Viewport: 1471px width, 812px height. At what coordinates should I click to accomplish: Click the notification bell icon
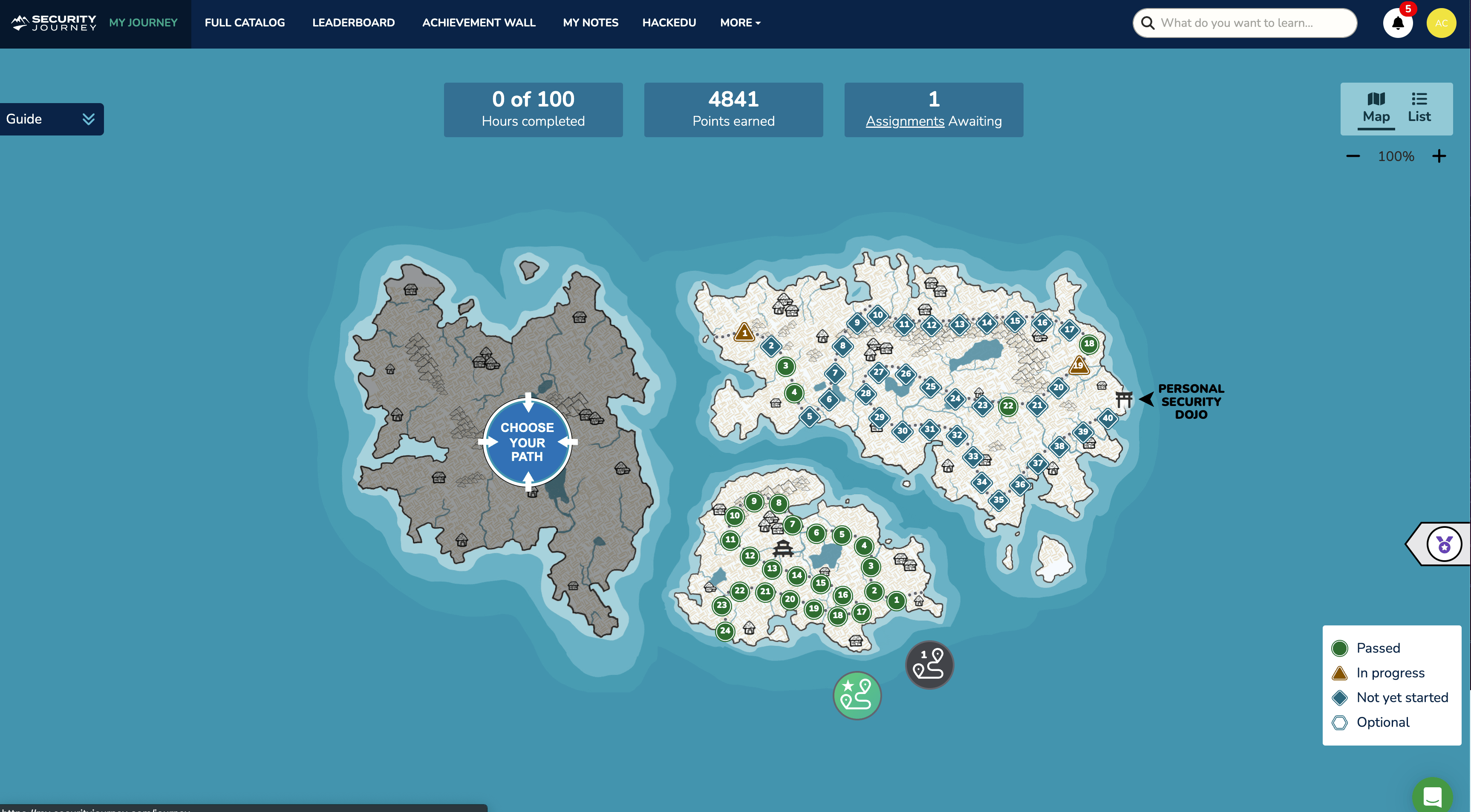coord(1397,23)
